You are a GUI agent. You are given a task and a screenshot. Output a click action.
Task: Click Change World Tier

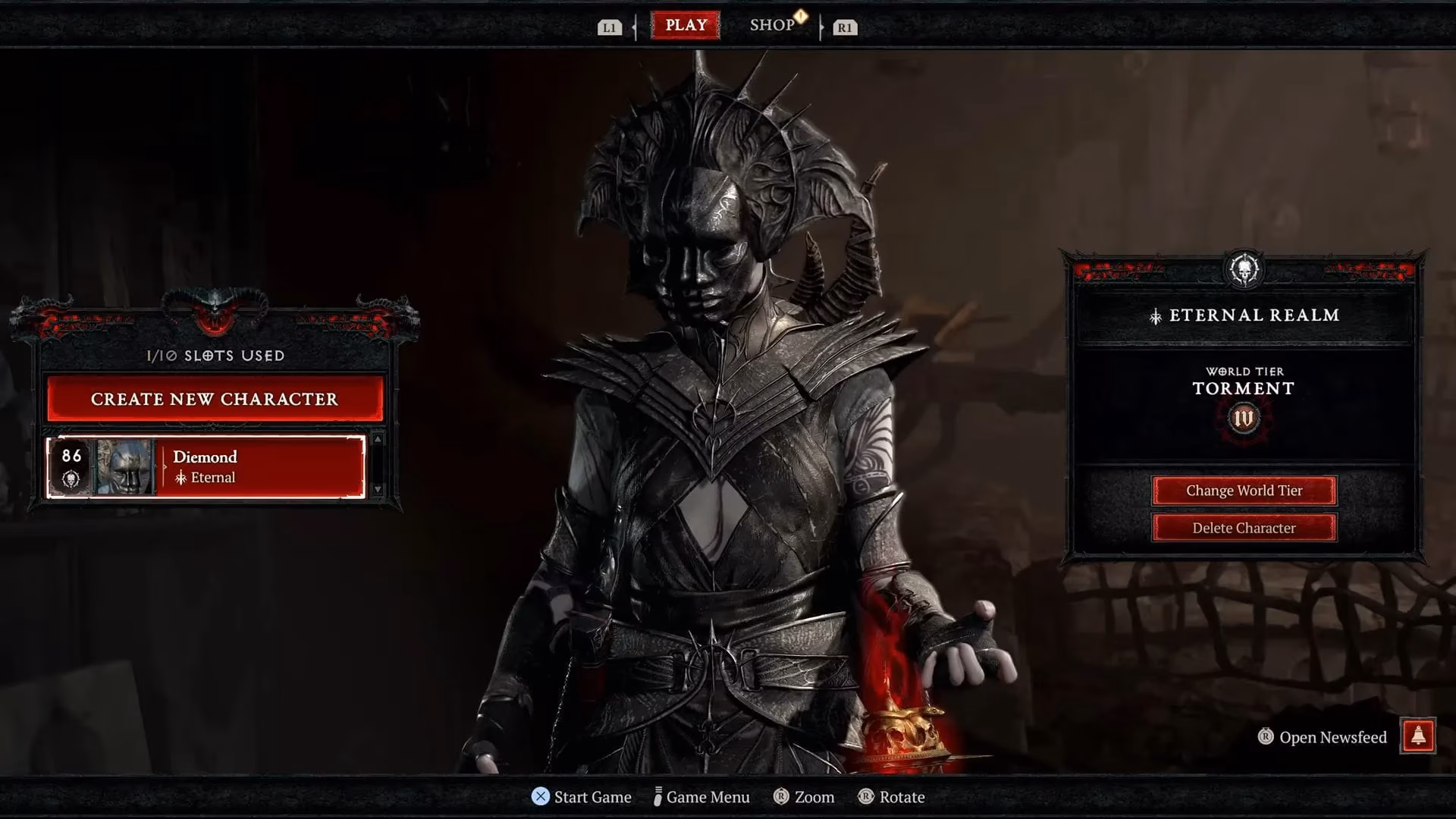pyautogui.click(x=1244, y=491)
